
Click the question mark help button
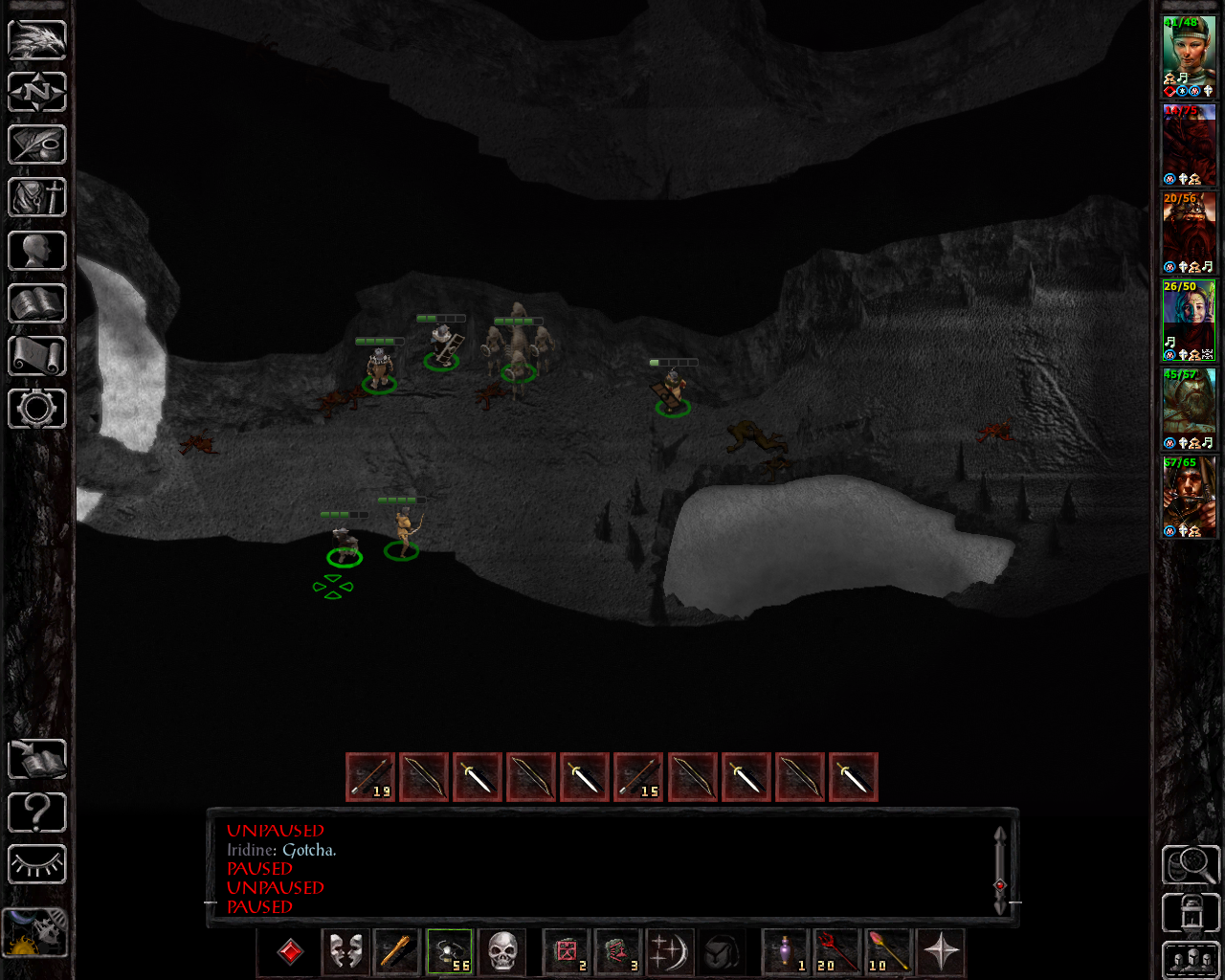coord(37,813)
